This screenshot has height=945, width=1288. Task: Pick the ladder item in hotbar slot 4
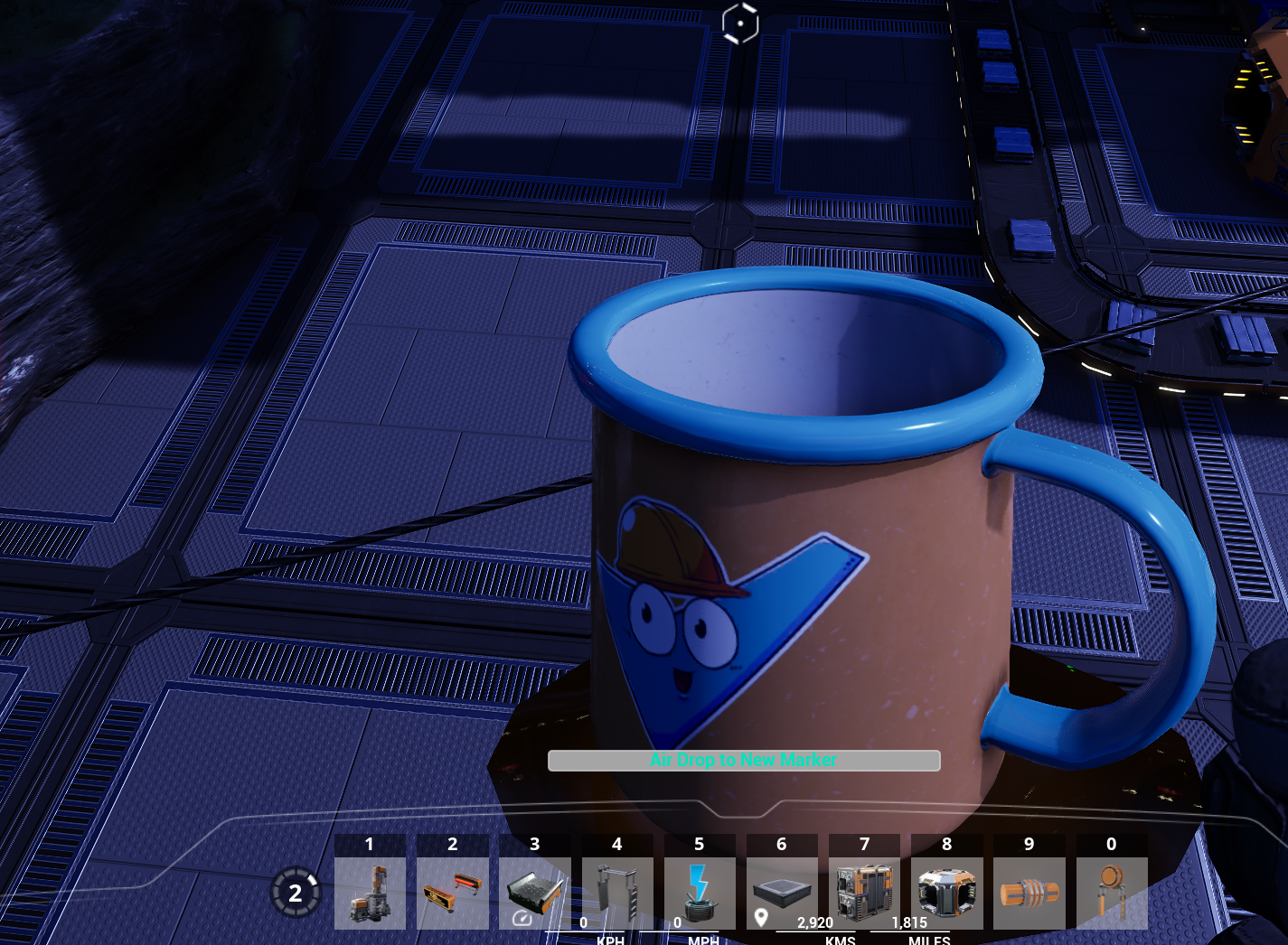617,893
